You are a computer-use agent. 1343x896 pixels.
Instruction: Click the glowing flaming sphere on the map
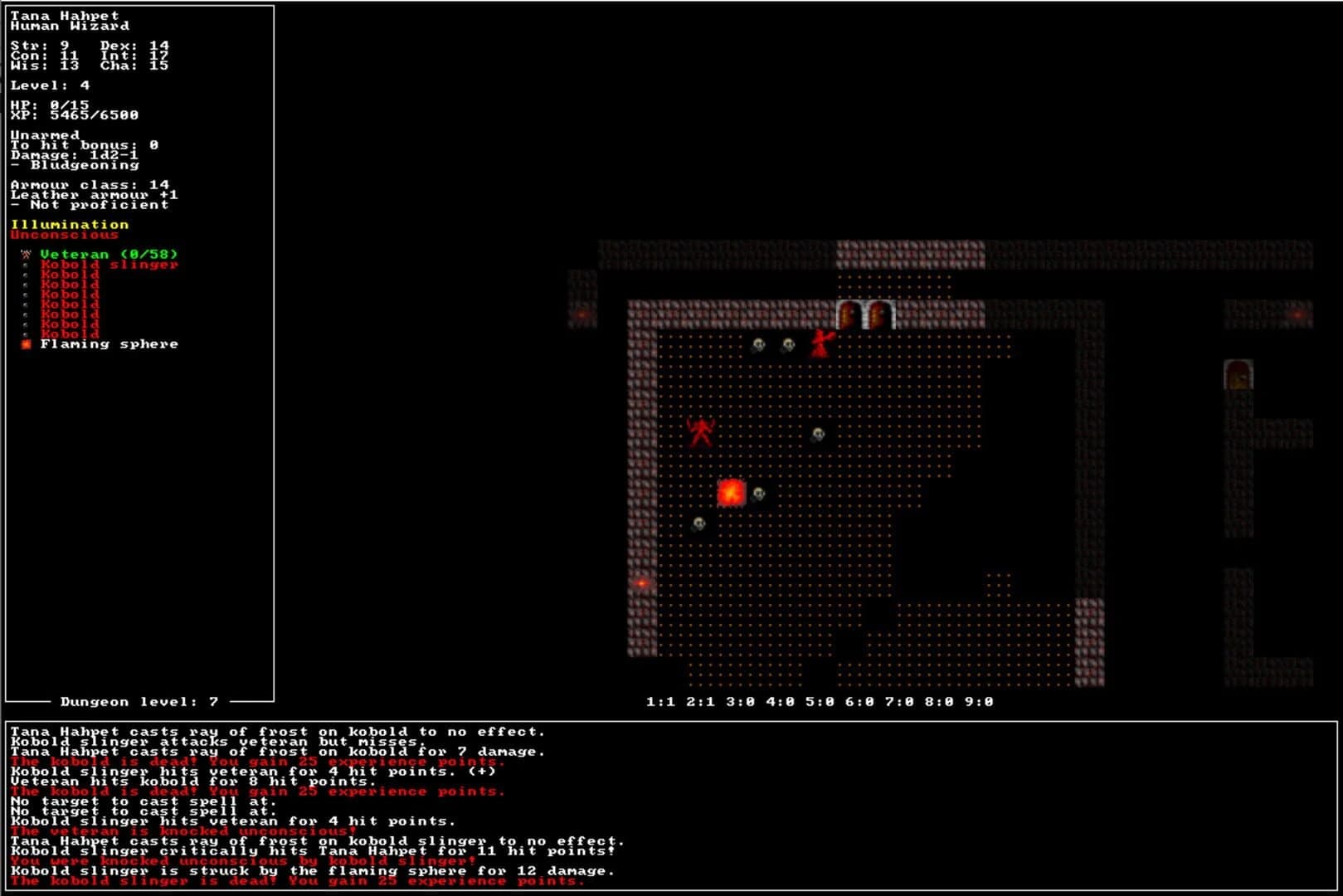point(732,491)
